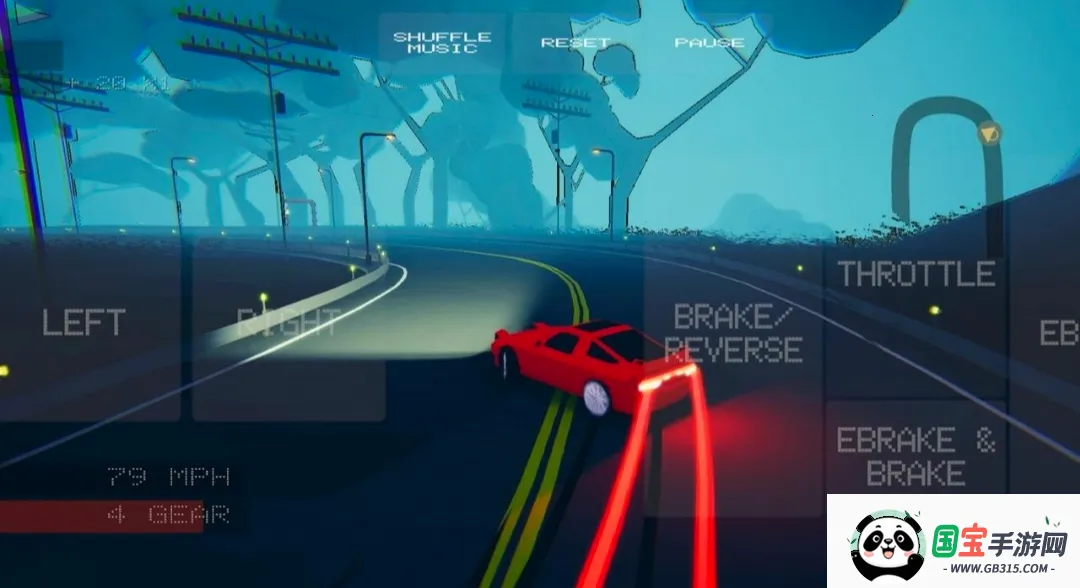Activate the Throttle pedal button
The width and height of the screenshot is (1080, 588).
pos(916,275)
